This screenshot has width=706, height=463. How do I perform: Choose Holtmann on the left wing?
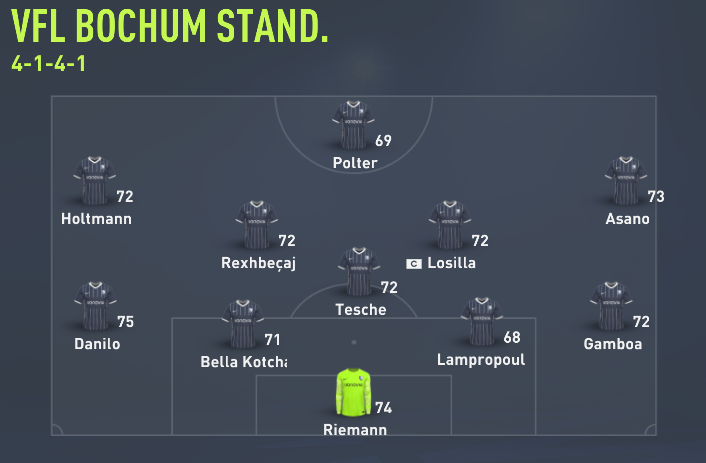tap(94, 181)
